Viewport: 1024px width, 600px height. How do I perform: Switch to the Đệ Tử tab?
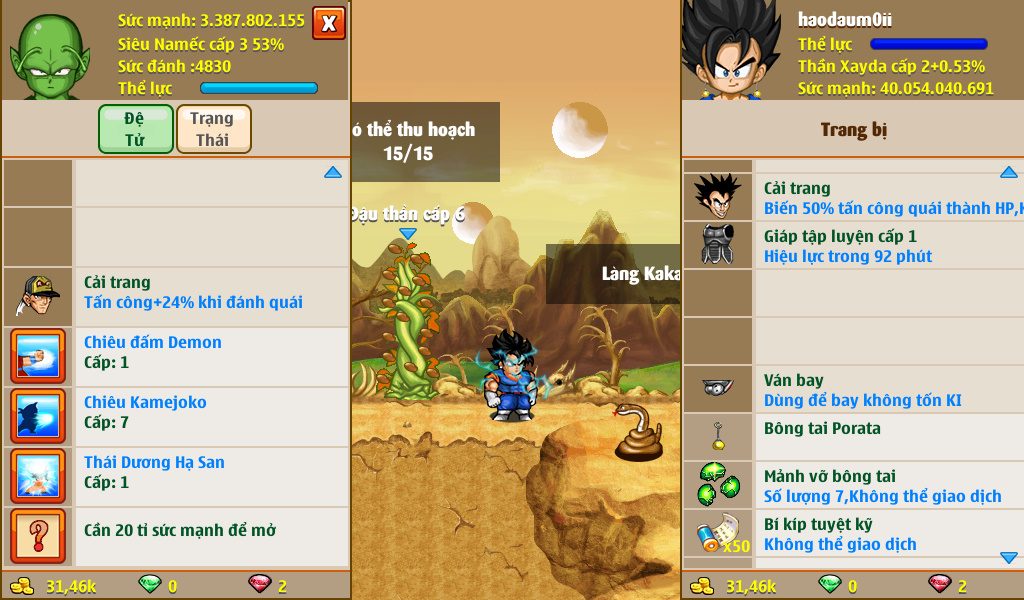pyautogui.click(x=135, y=129)
